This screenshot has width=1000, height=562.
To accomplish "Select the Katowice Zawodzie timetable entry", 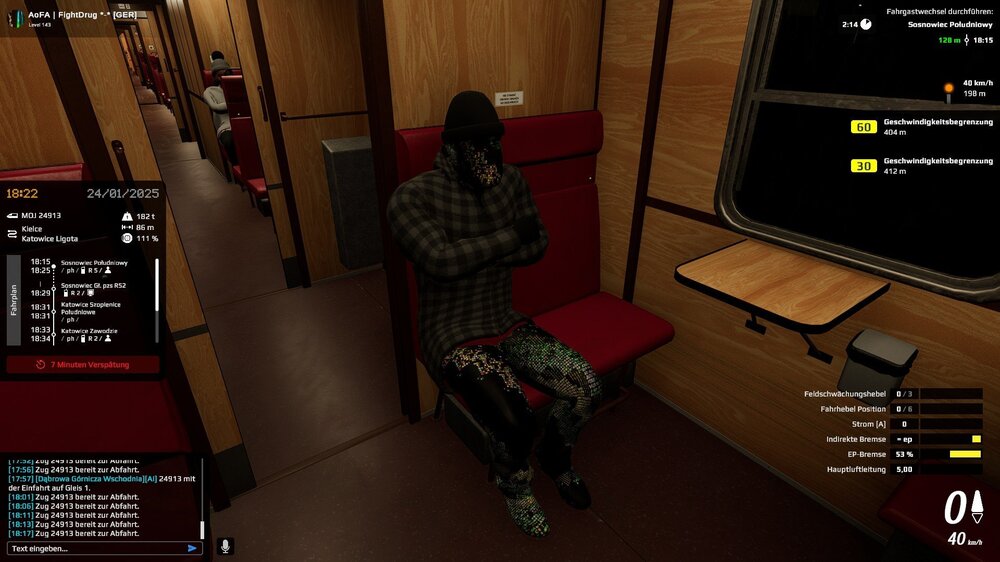I will pos(90,331).
